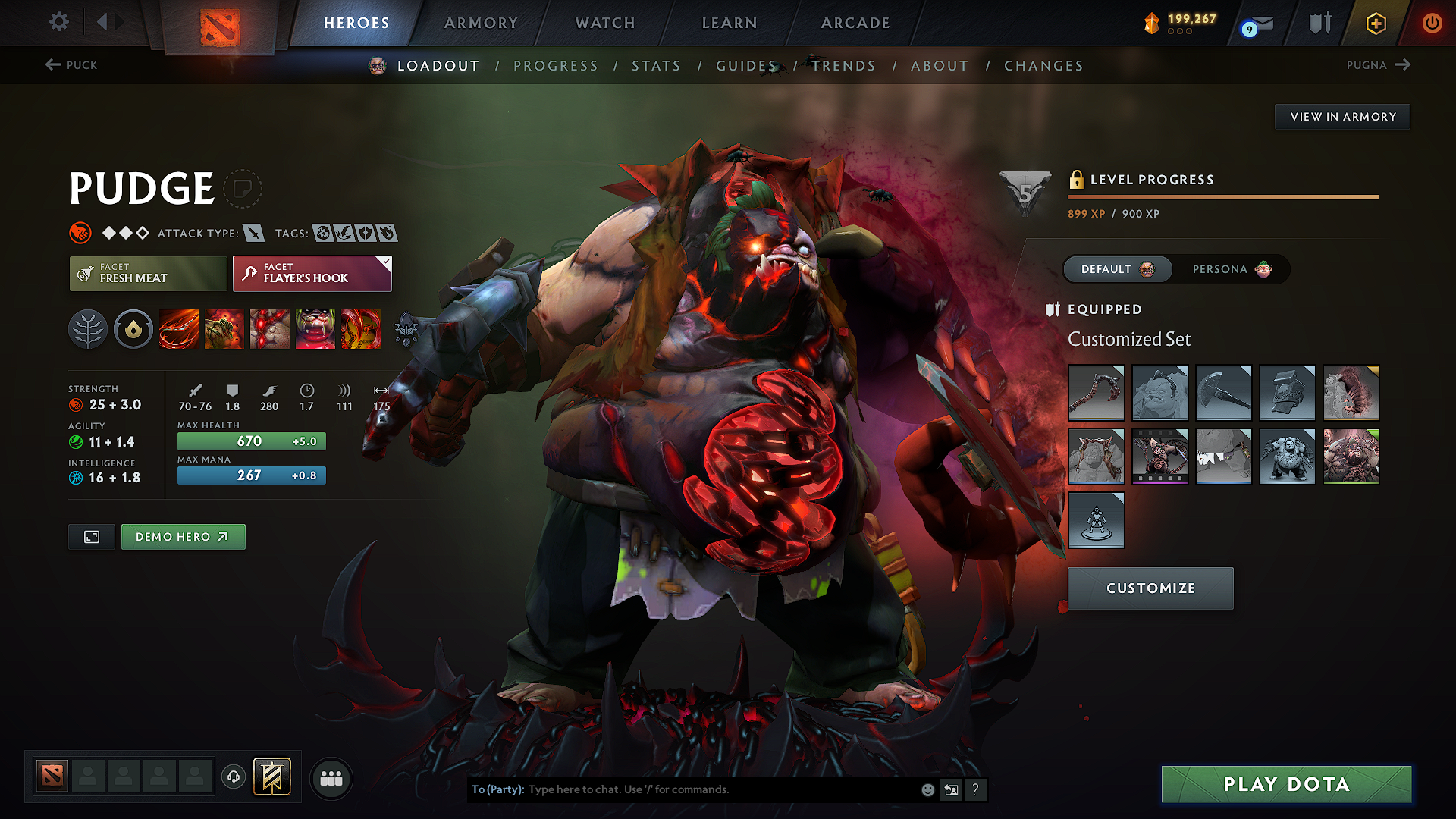Open the friends list icon near chat
Screen dimensions: 1456x819
331,779
